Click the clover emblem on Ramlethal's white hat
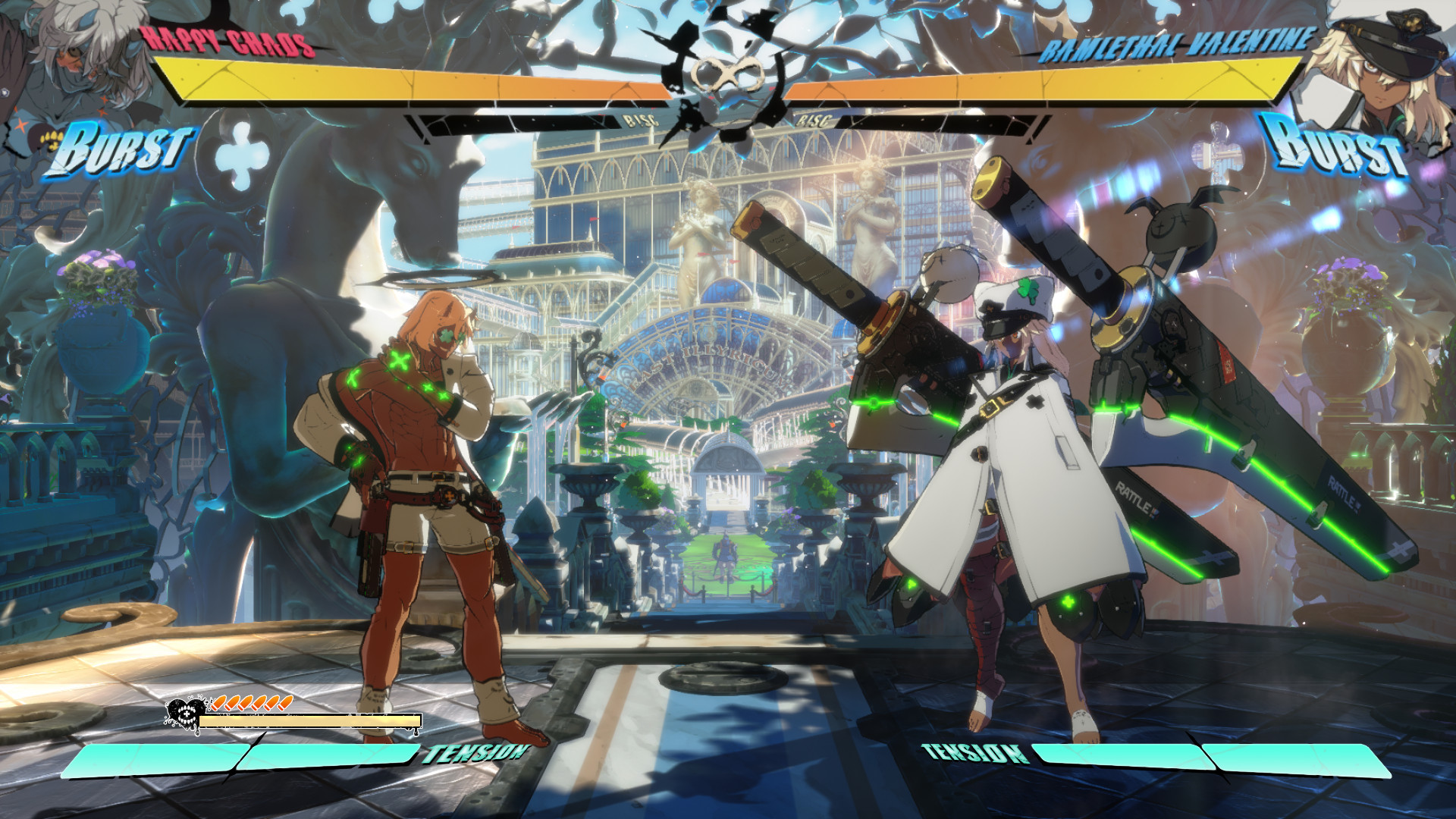1456x819 pixels. click(1031, 290)
